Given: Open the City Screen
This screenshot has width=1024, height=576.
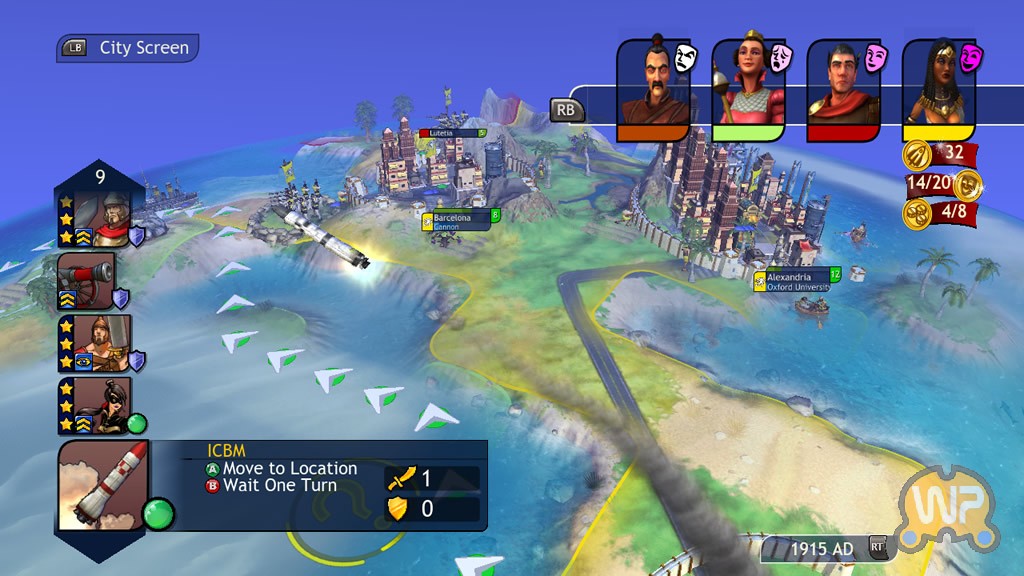Looking at the screenshot, I should (128, 48).
